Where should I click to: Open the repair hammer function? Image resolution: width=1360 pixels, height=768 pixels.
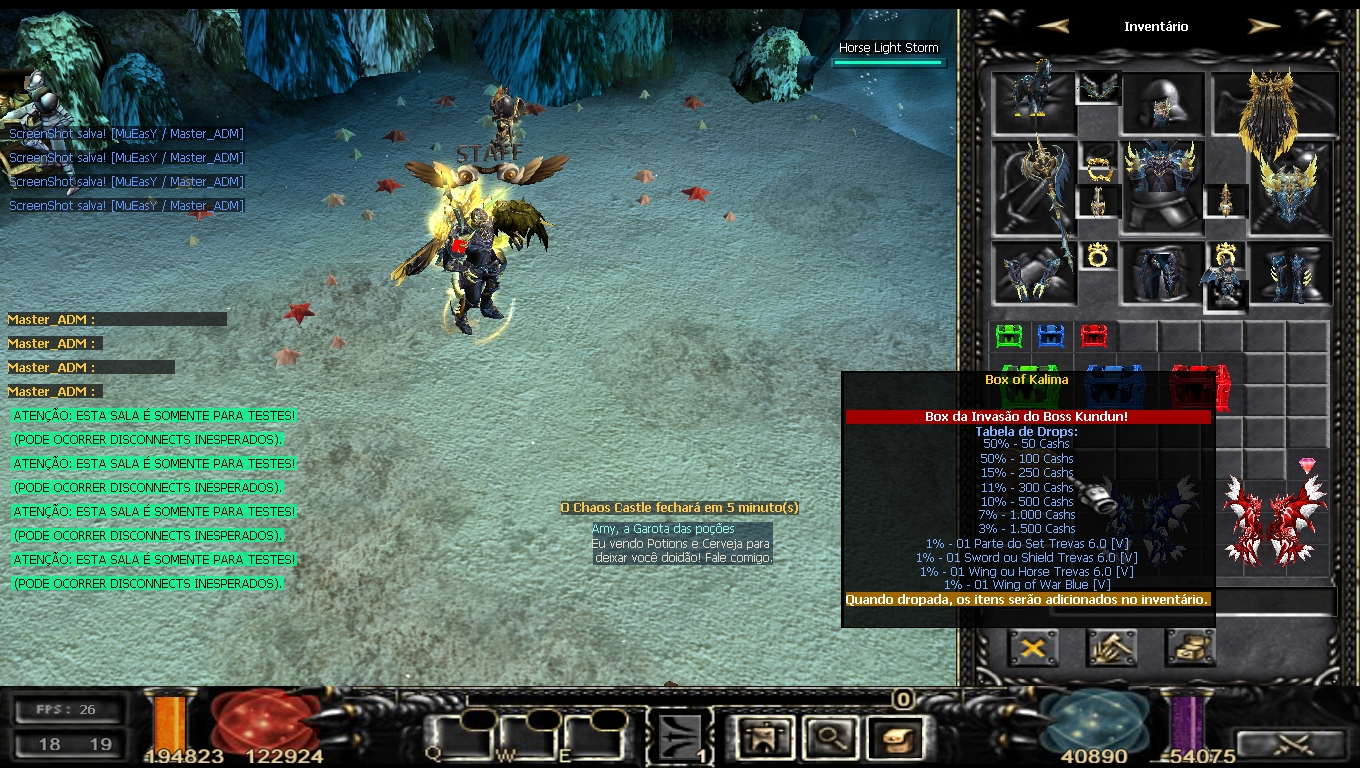pyautogui.click(x=1111, y=648)
